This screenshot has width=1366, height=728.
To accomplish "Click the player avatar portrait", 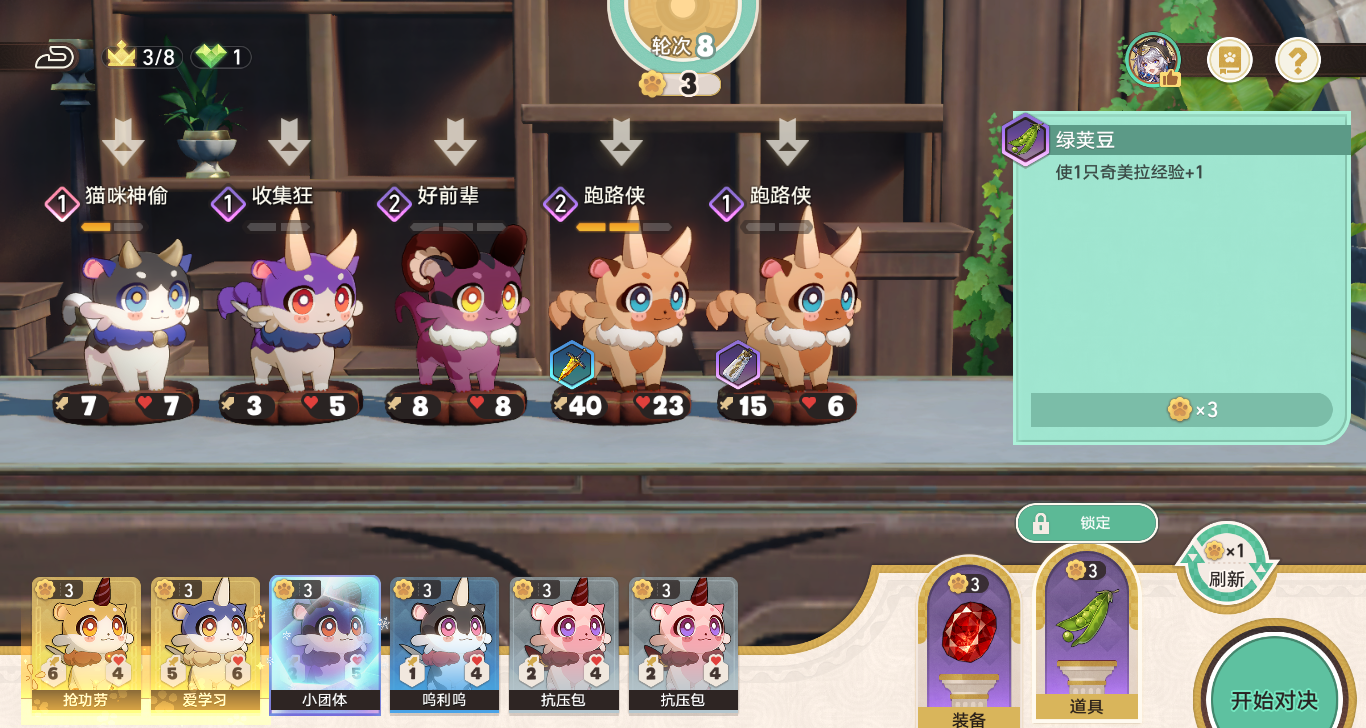I will [1153, 60].
